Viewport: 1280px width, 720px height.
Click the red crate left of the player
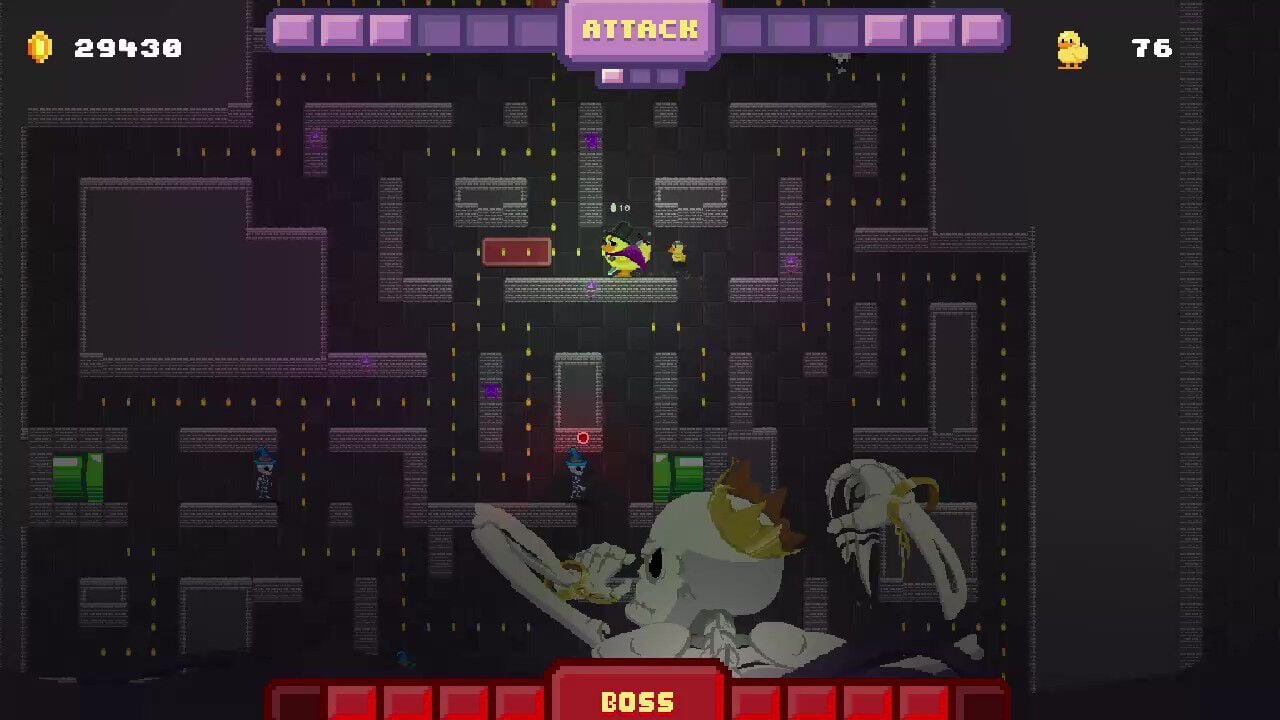[x=519, y=251]
